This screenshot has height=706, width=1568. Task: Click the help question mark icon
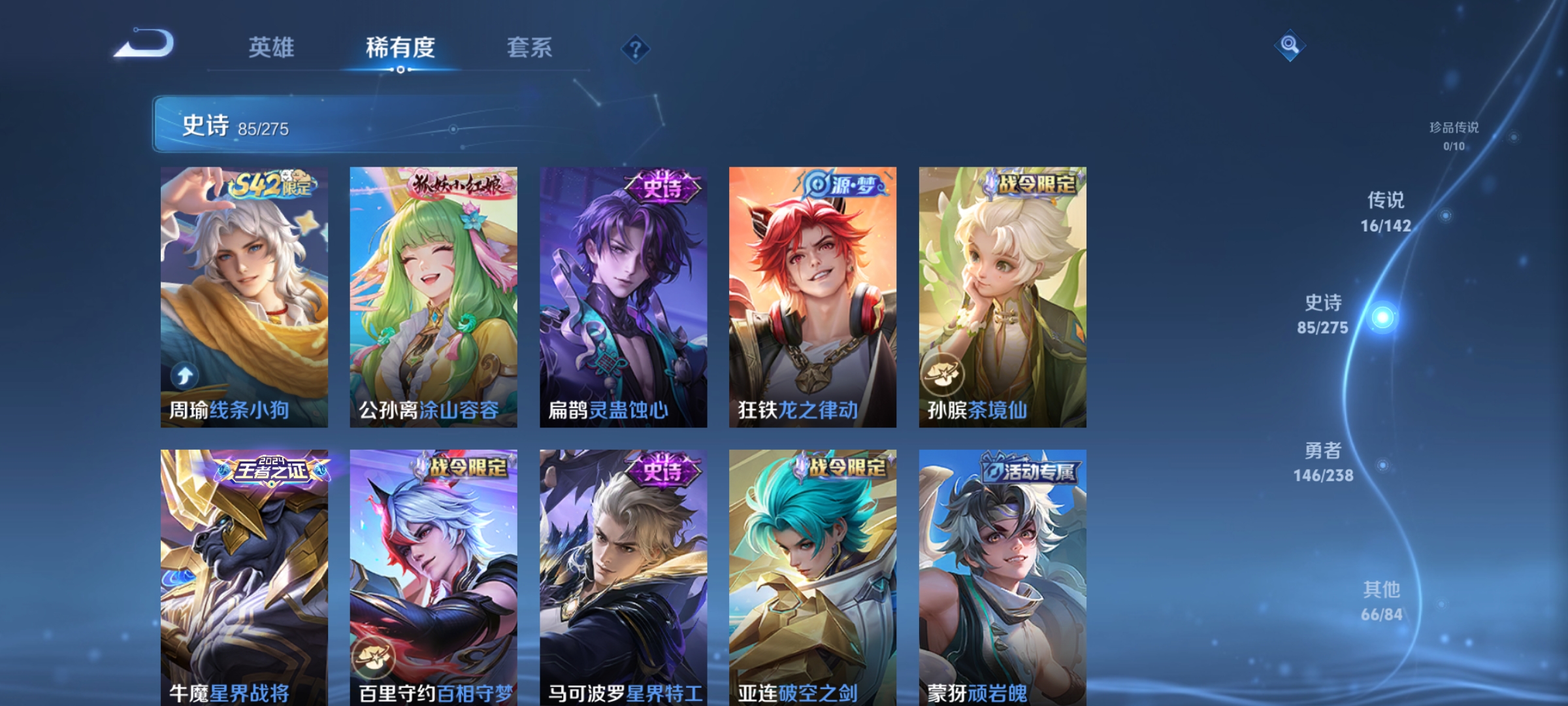(x=636, y=49)
